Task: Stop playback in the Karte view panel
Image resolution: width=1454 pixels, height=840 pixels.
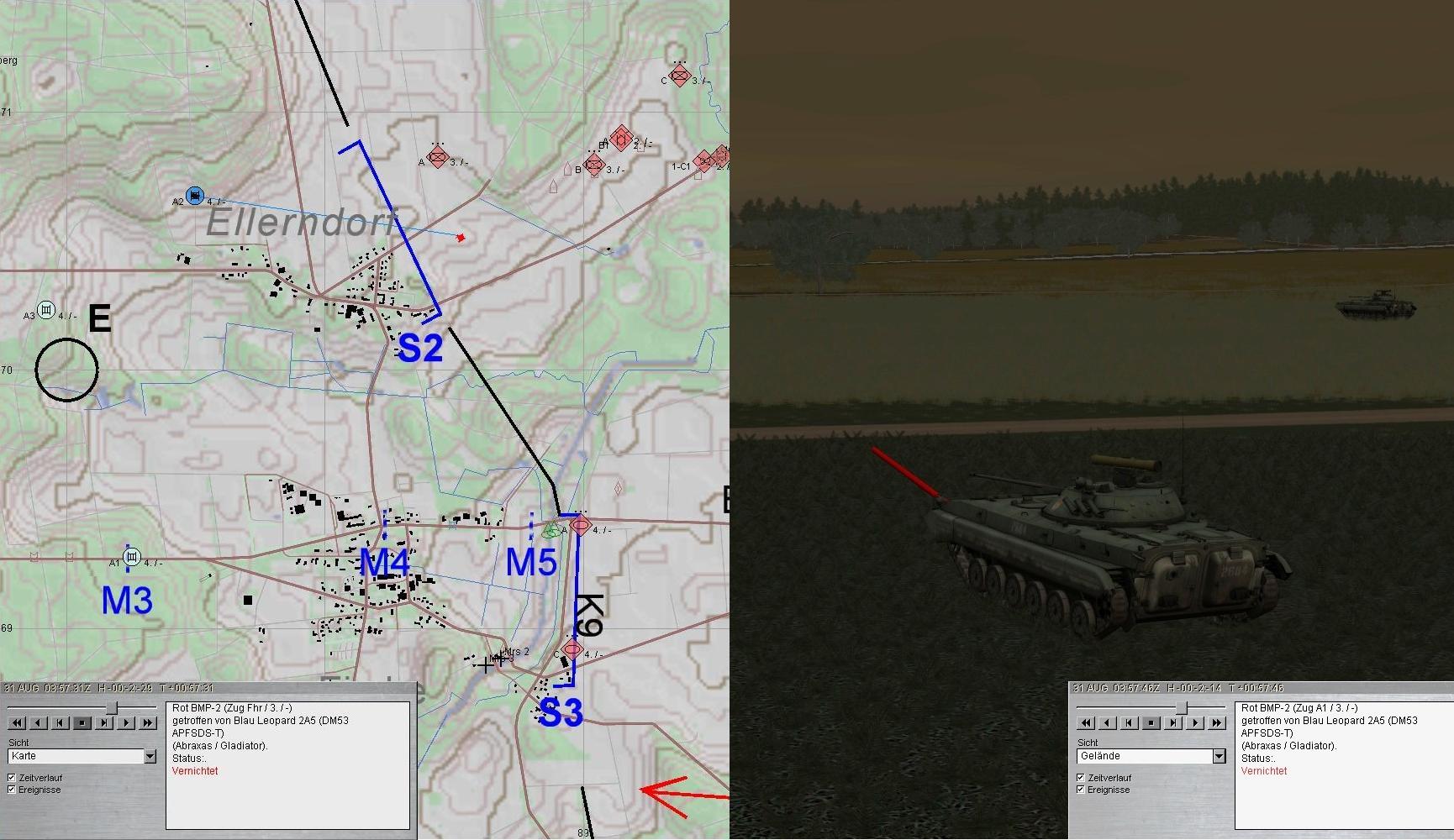Action: pos(82,722)
